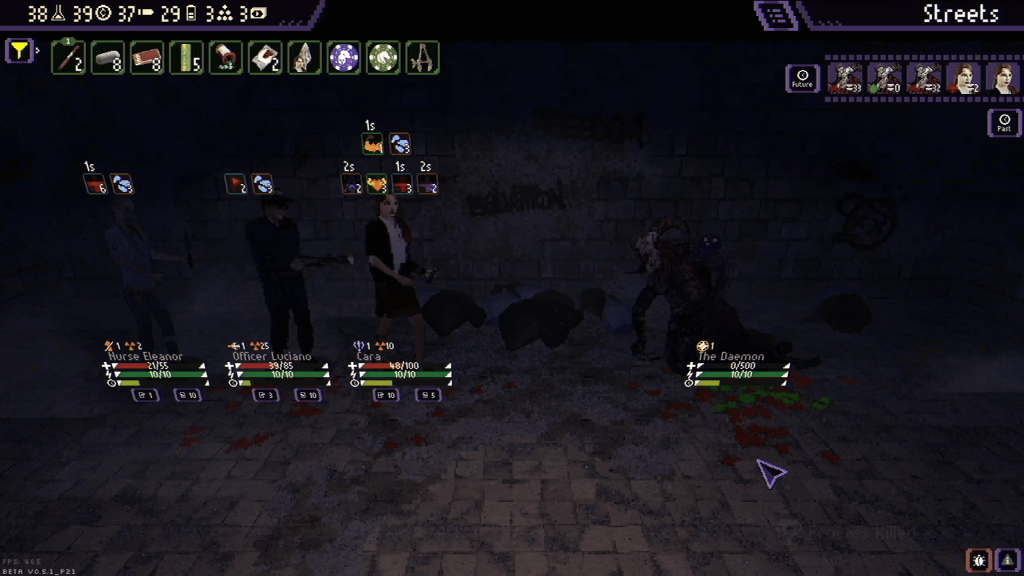Activate Nurse Eleanor's red gun ability
Screen dimensions: 1024x576
(x=95, y=184)
